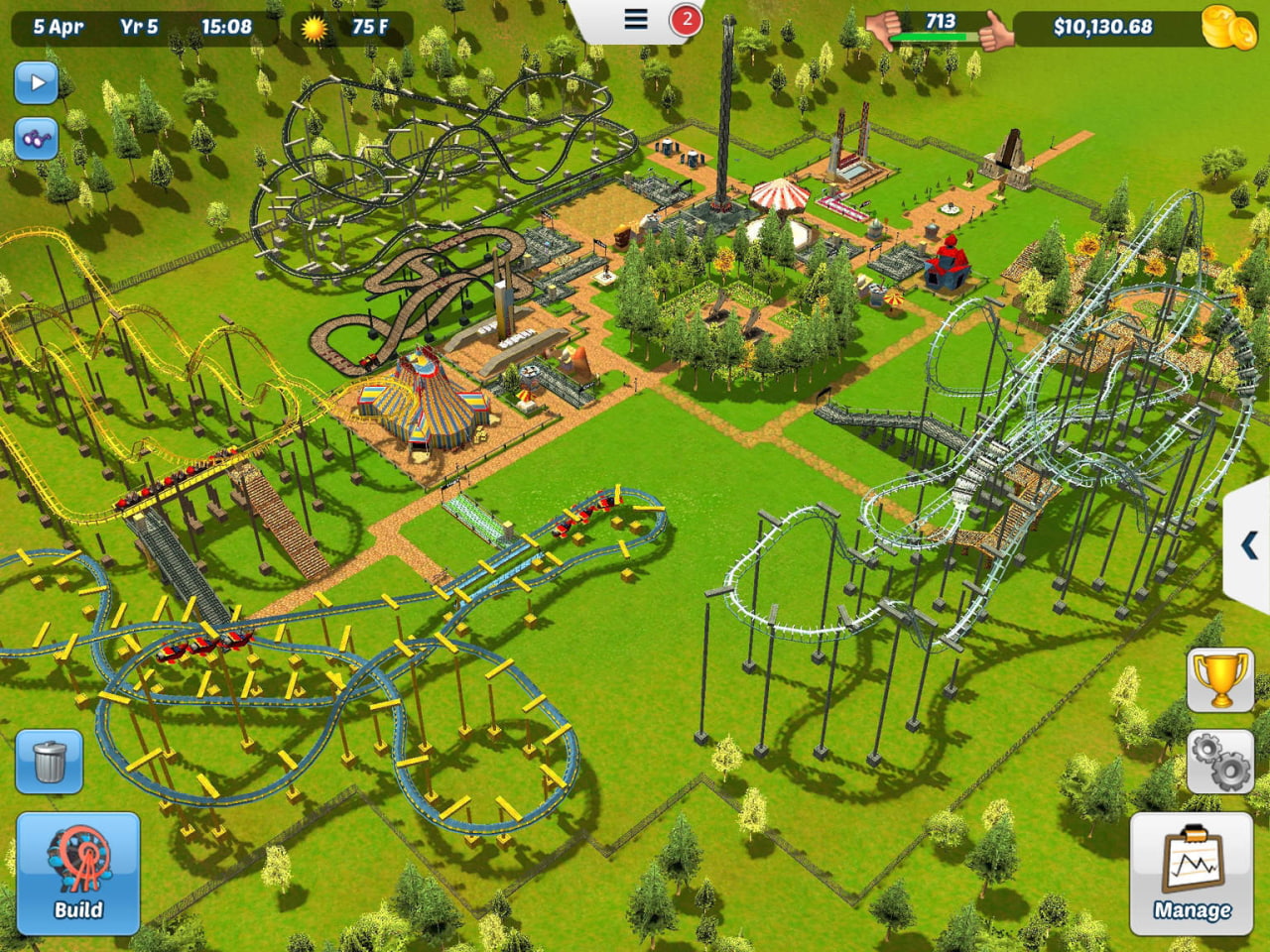Click the trash can demolish button

pyautogui.click(x=49, y=762)
